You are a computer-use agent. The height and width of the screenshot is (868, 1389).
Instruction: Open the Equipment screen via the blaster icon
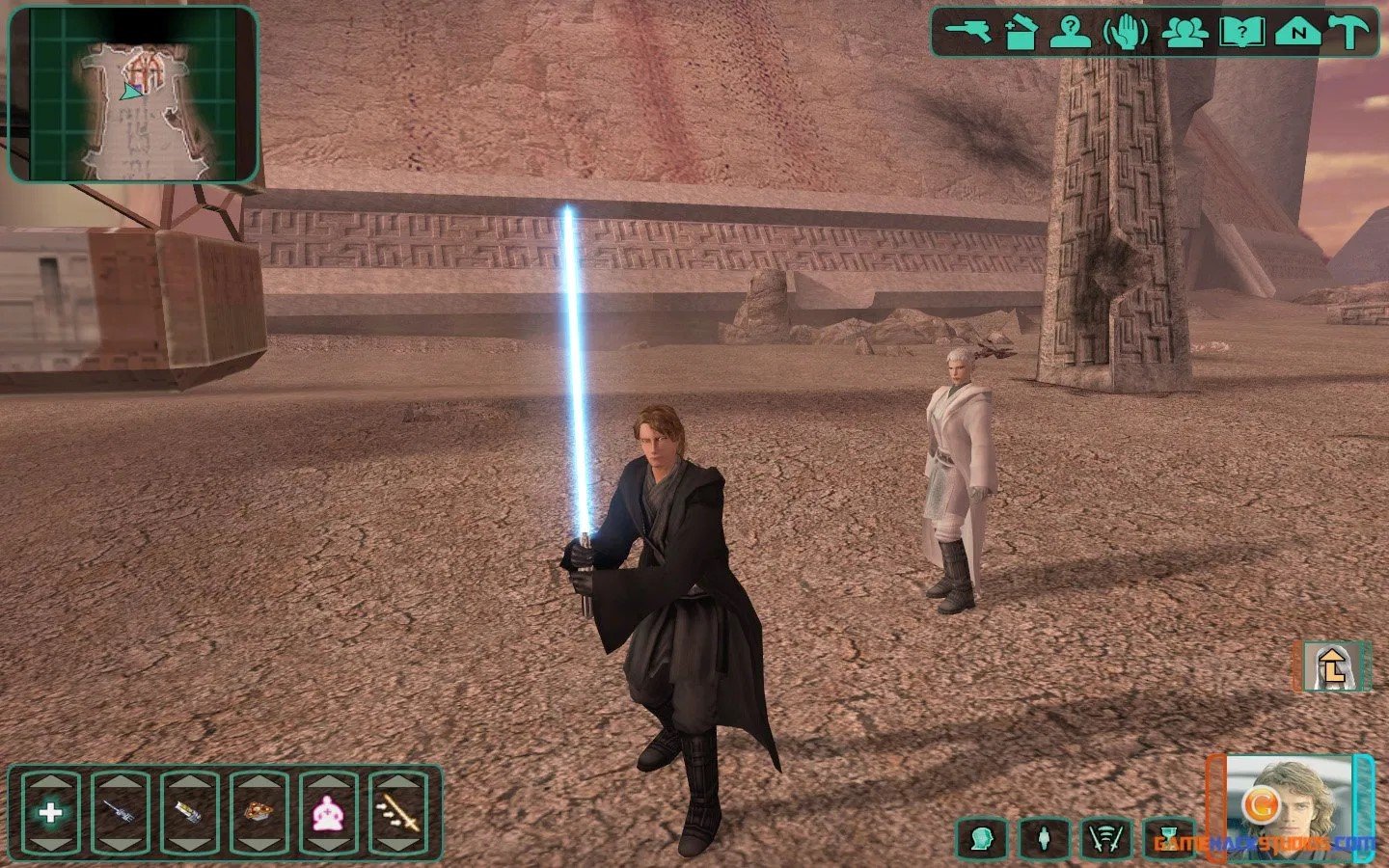[967, 32]
